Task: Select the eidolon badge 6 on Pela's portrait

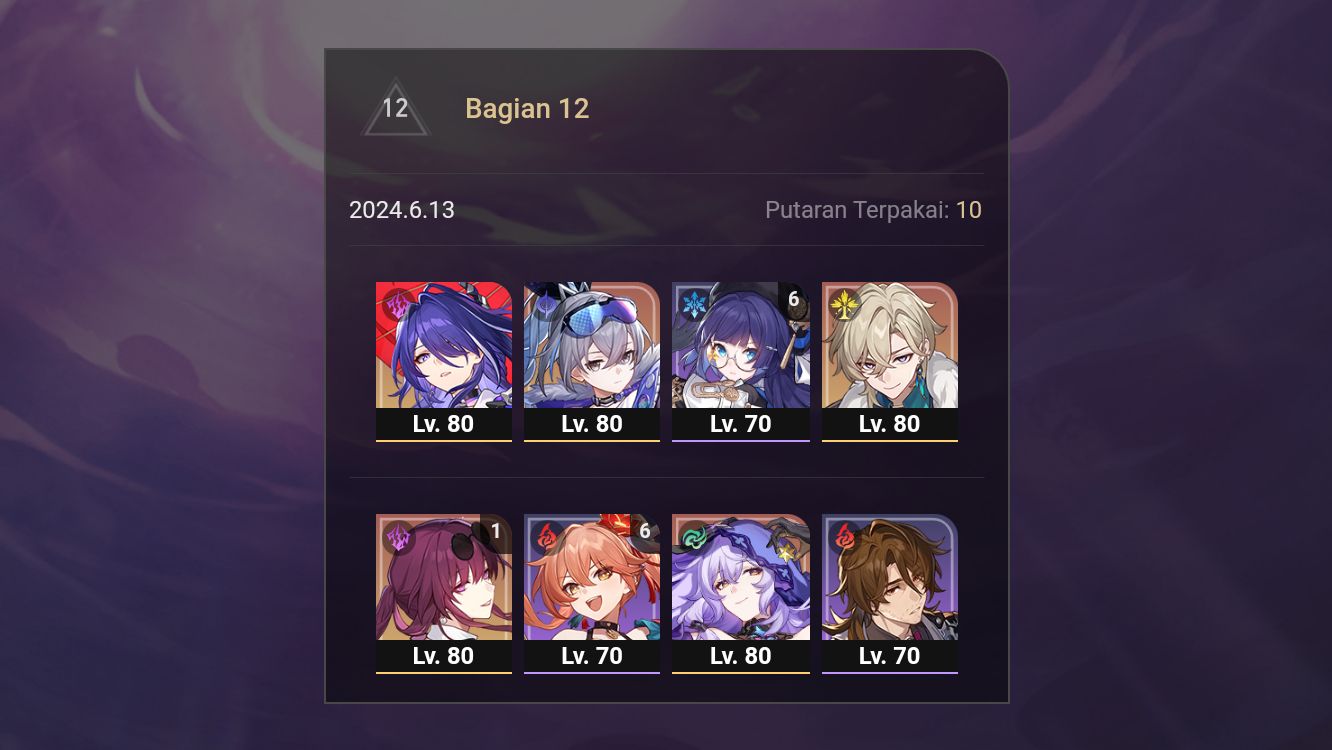Action: coord(792,297)
